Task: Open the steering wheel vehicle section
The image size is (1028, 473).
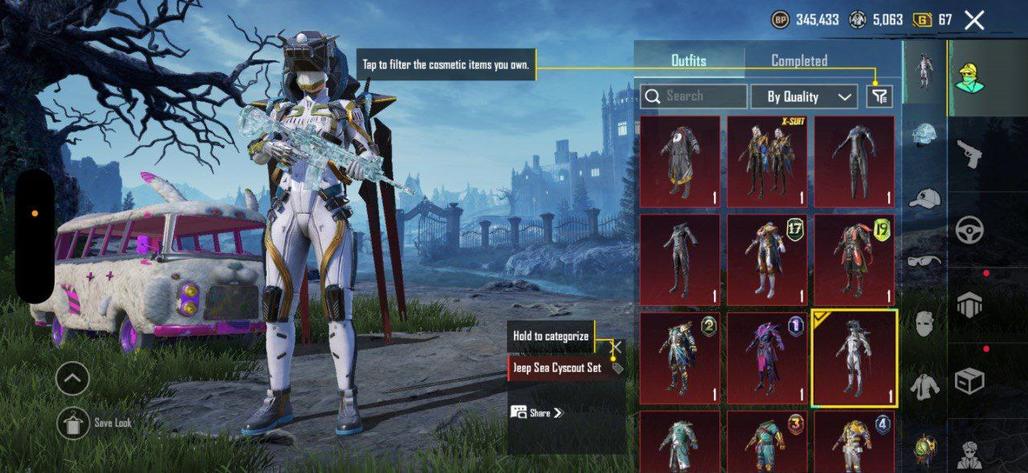Action: 969,229
